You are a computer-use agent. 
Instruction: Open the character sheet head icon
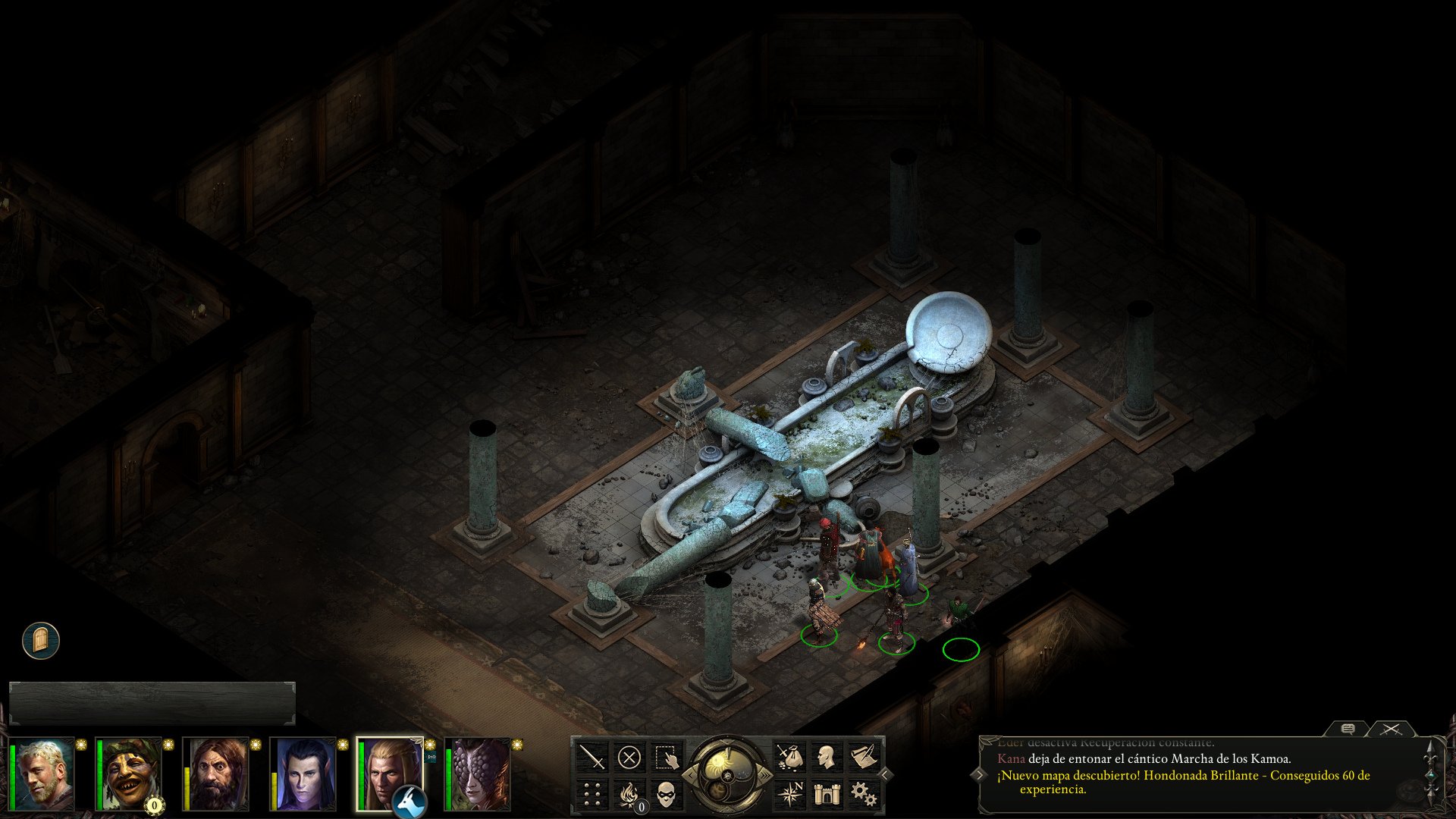coord(827,756)
